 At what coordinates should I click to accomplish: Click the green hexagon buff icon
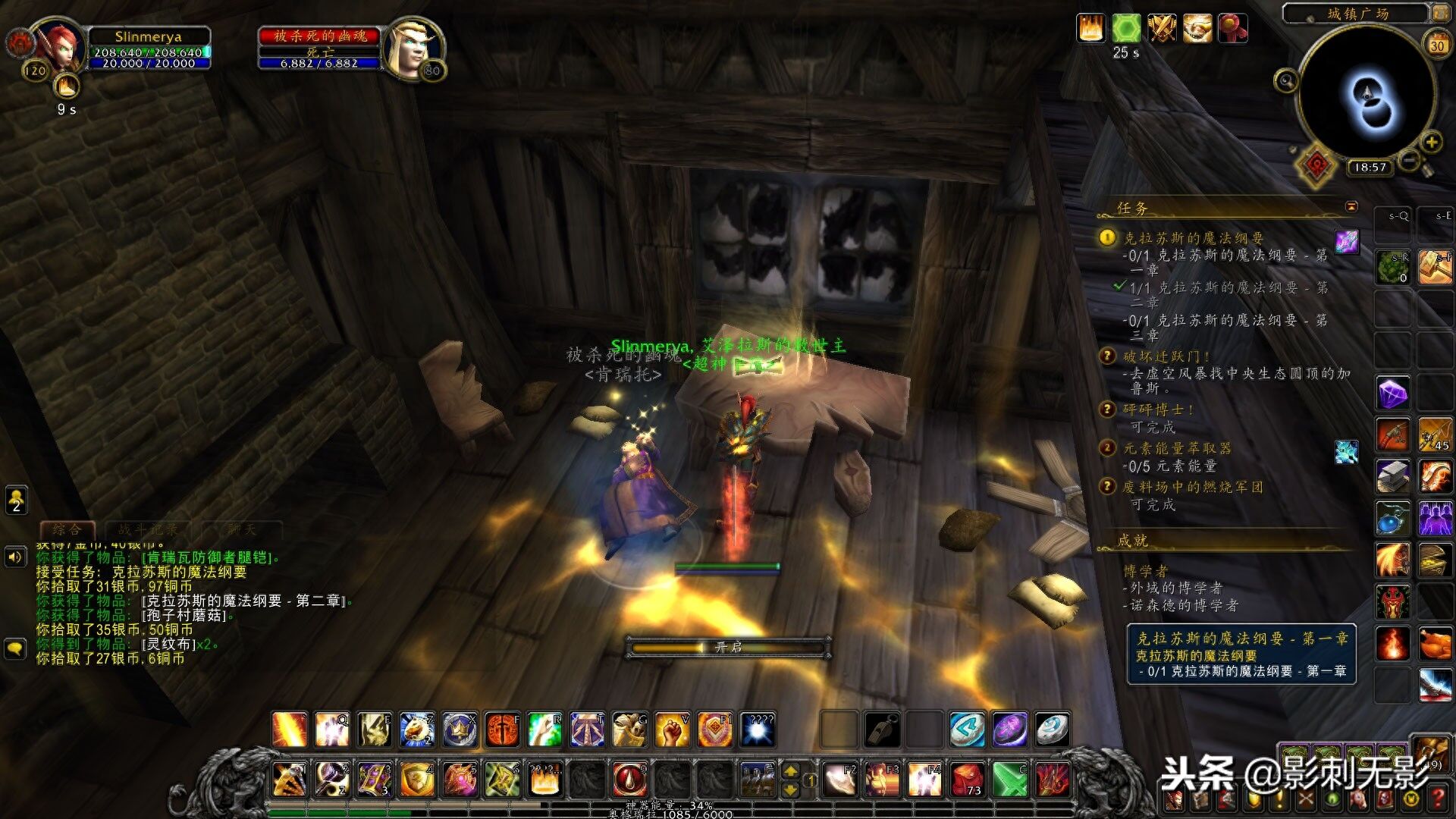click(x=1126, y=29)
